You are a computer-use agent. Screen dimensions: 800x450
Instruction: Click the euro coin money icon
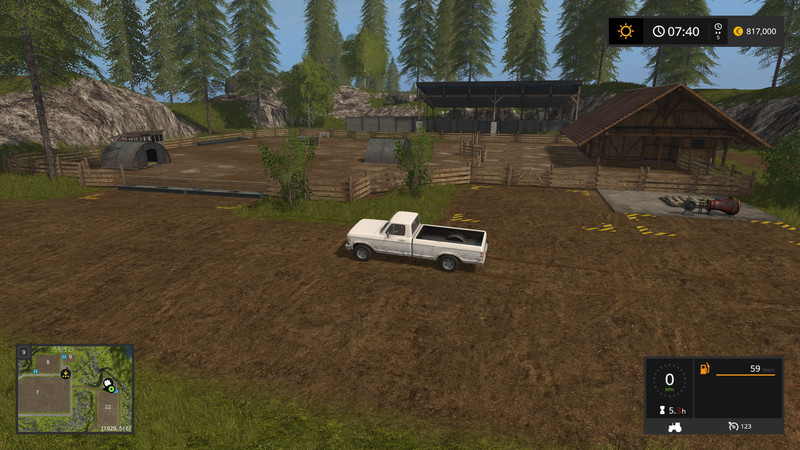coord(736,31)
